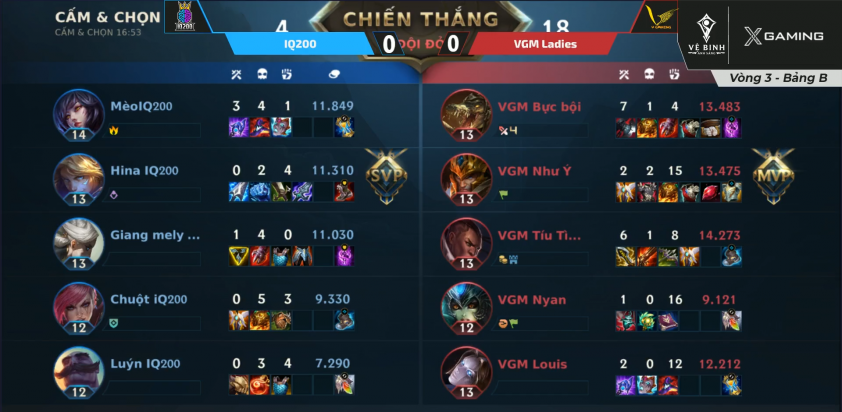View VGM Bực bội's hero avatar
Image resolution: width=842 pixels, height=412 pixels.
coord(466,115)
